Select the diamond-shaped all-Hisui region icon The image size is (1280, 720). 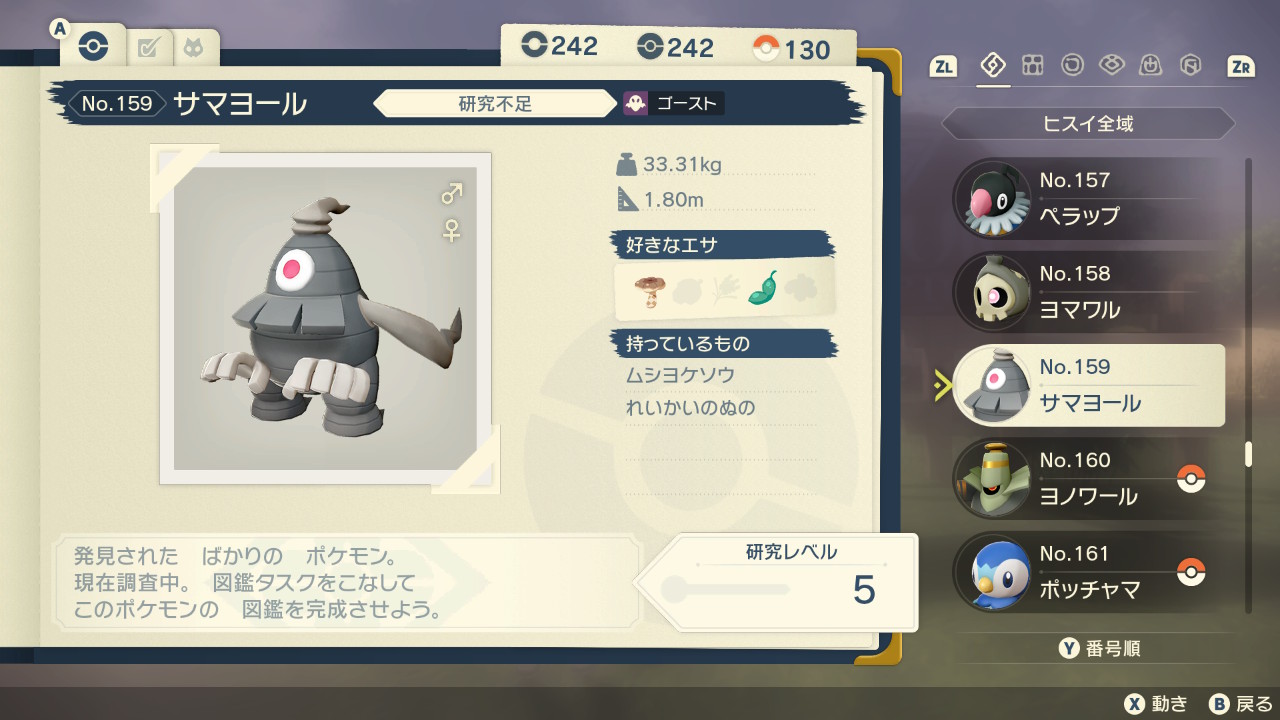993,66
